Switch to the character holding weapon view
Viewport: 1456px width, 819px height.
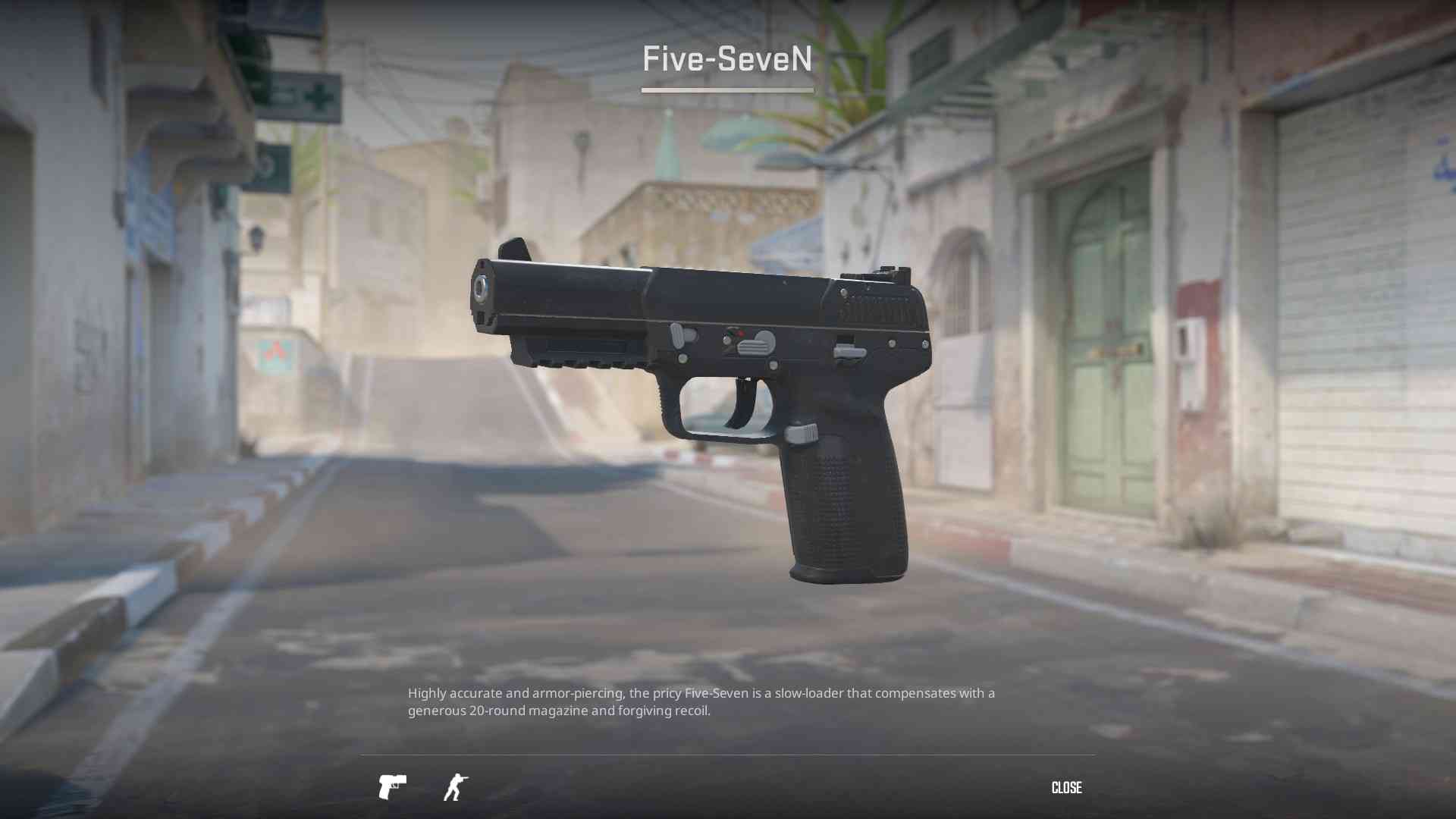tap(456, 787)
